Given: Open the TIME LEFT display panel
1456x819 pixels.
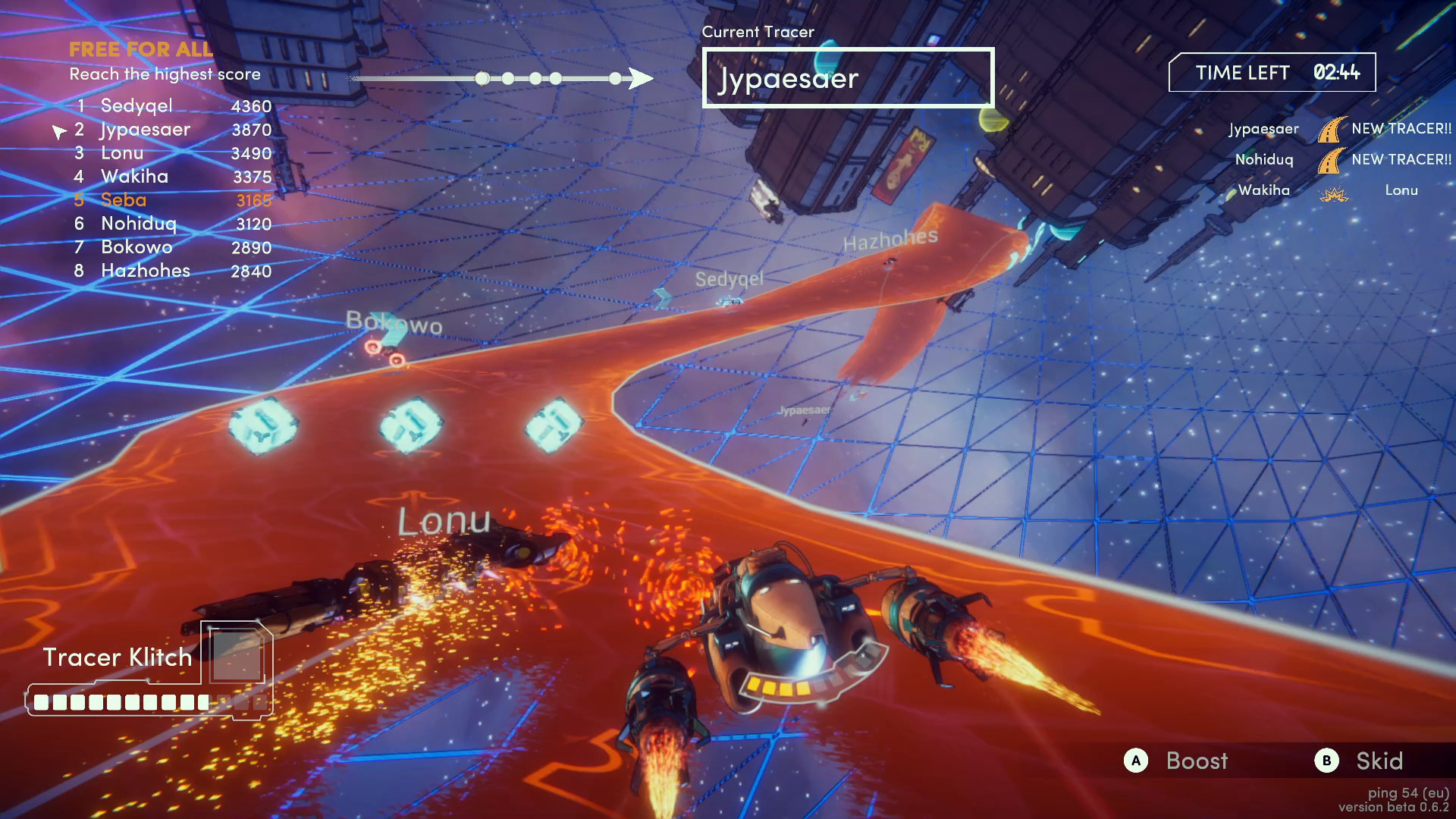Looking at the screenshot, I should pos(1272,73).
